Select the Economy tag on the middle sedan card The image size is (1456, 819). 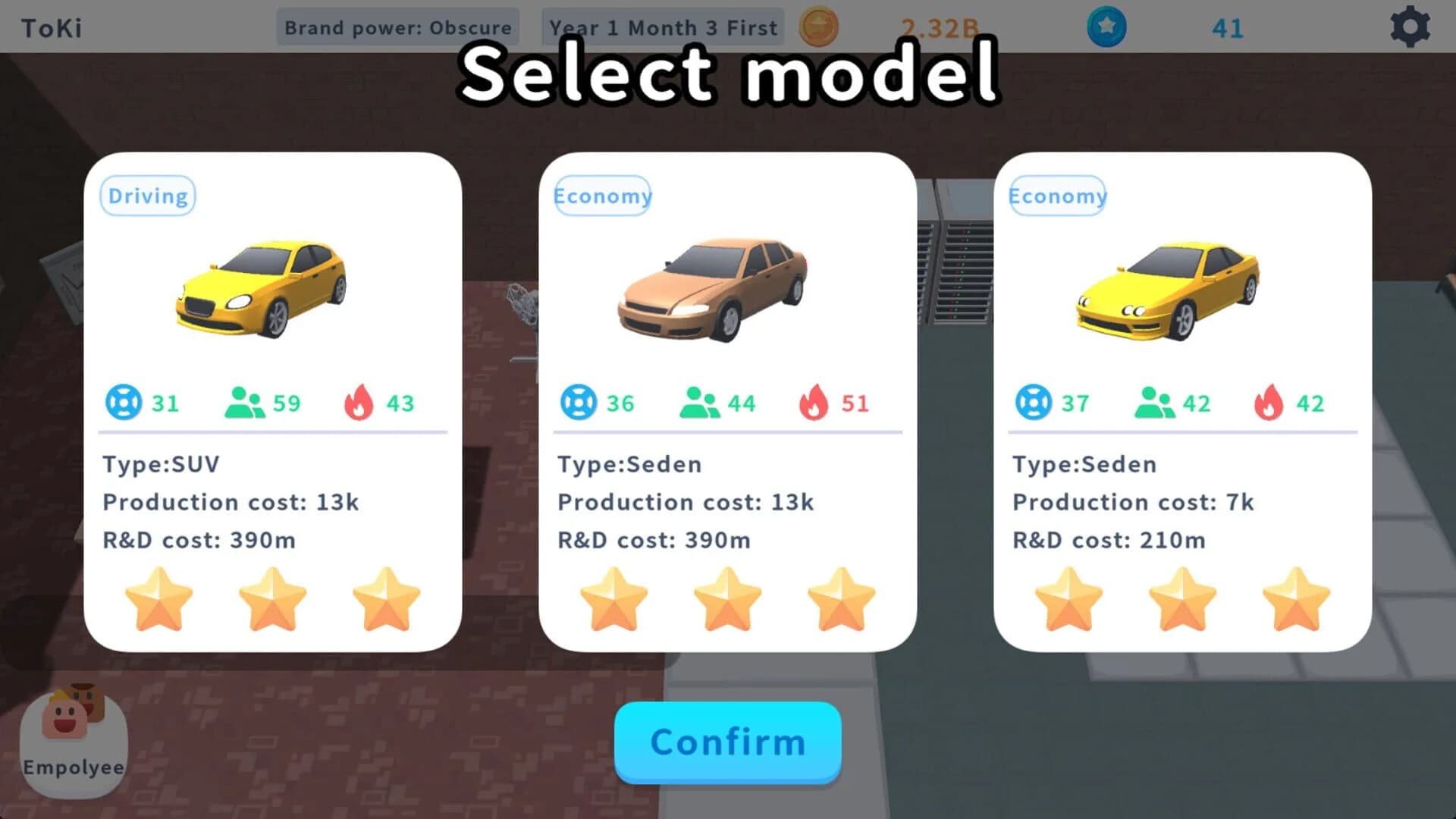tap(603, 196)
